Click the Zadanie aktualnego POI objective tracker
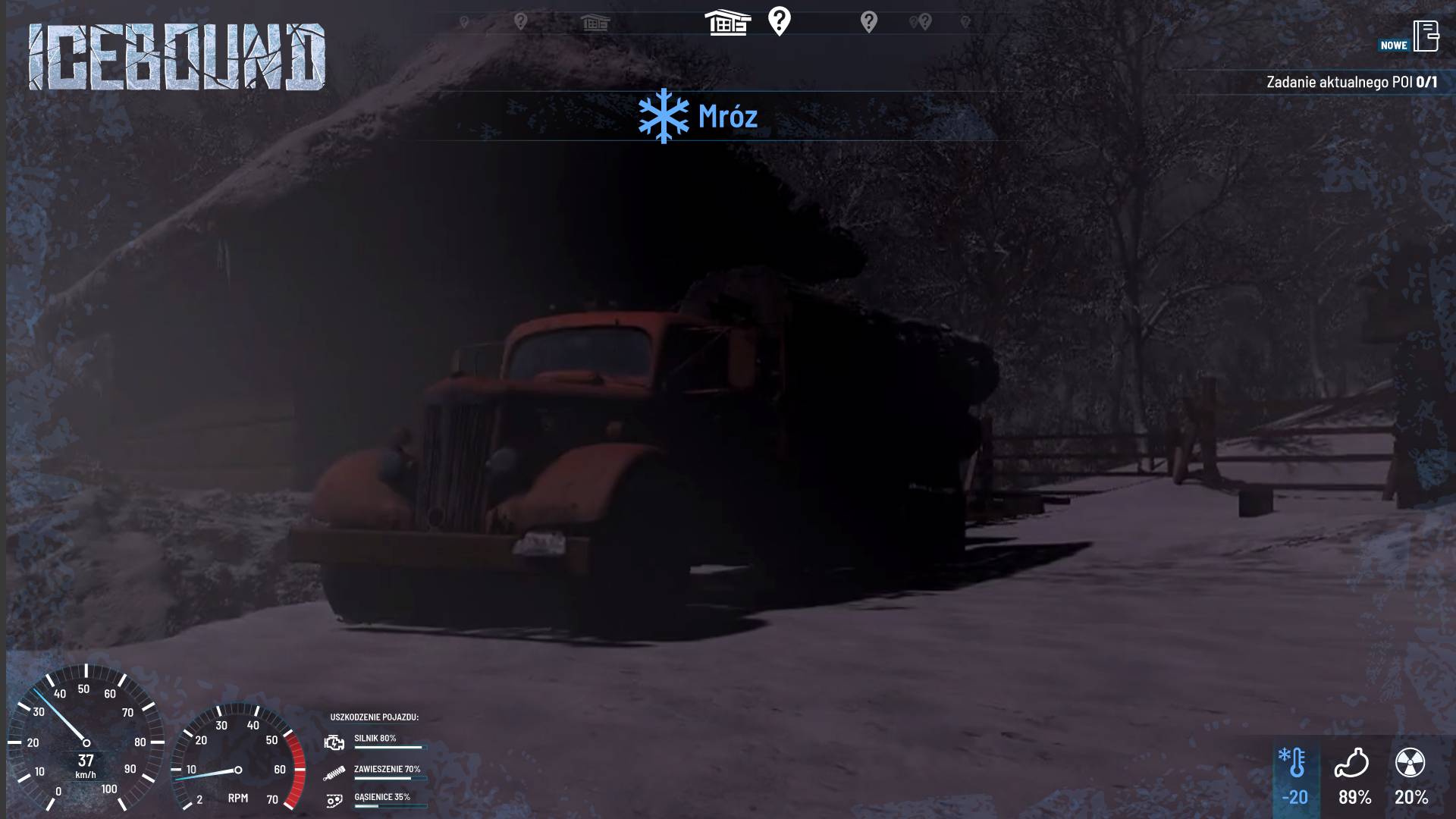The image size is (1456, 819). pos(1351,82)
